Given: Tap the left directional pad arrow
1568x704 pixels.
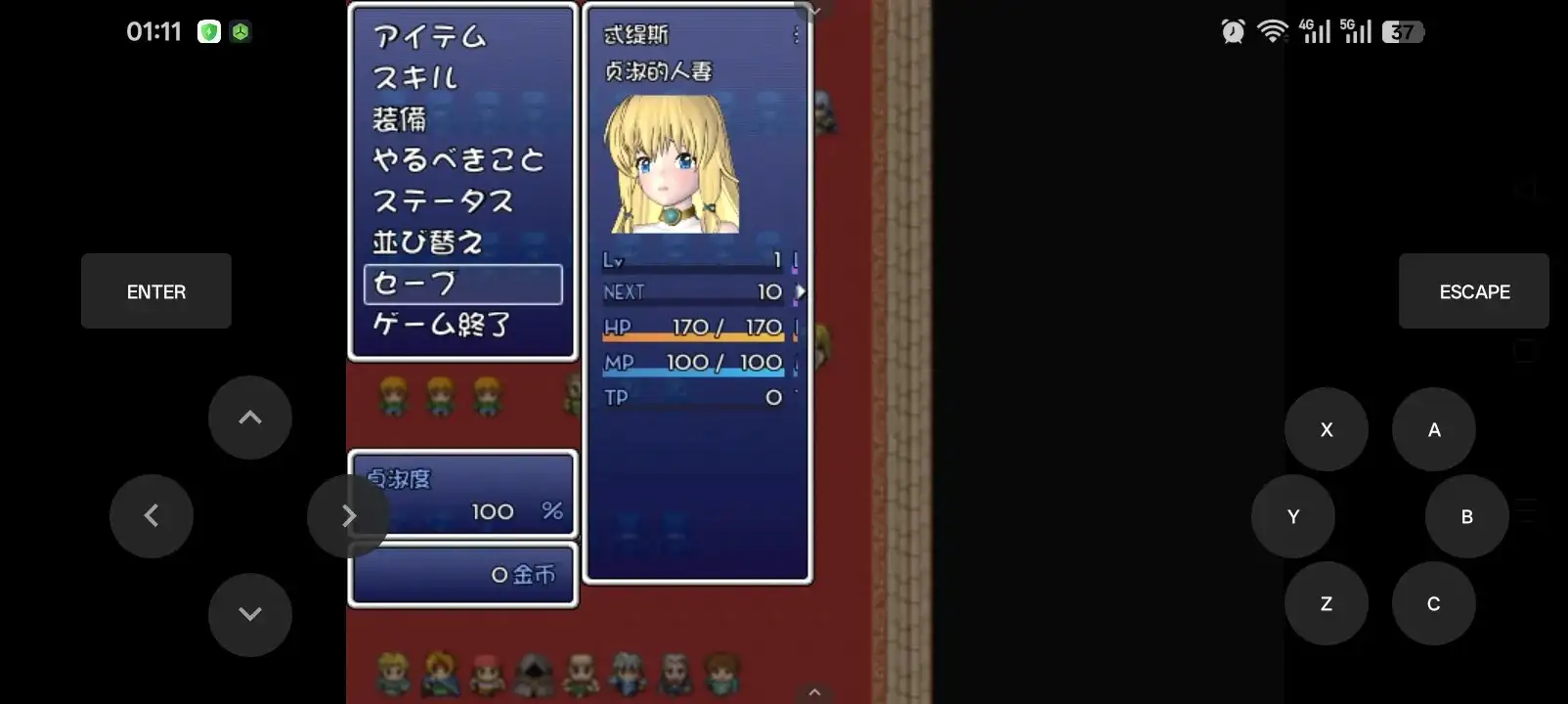Looking at the screenshot, I should tap(152, 515).
